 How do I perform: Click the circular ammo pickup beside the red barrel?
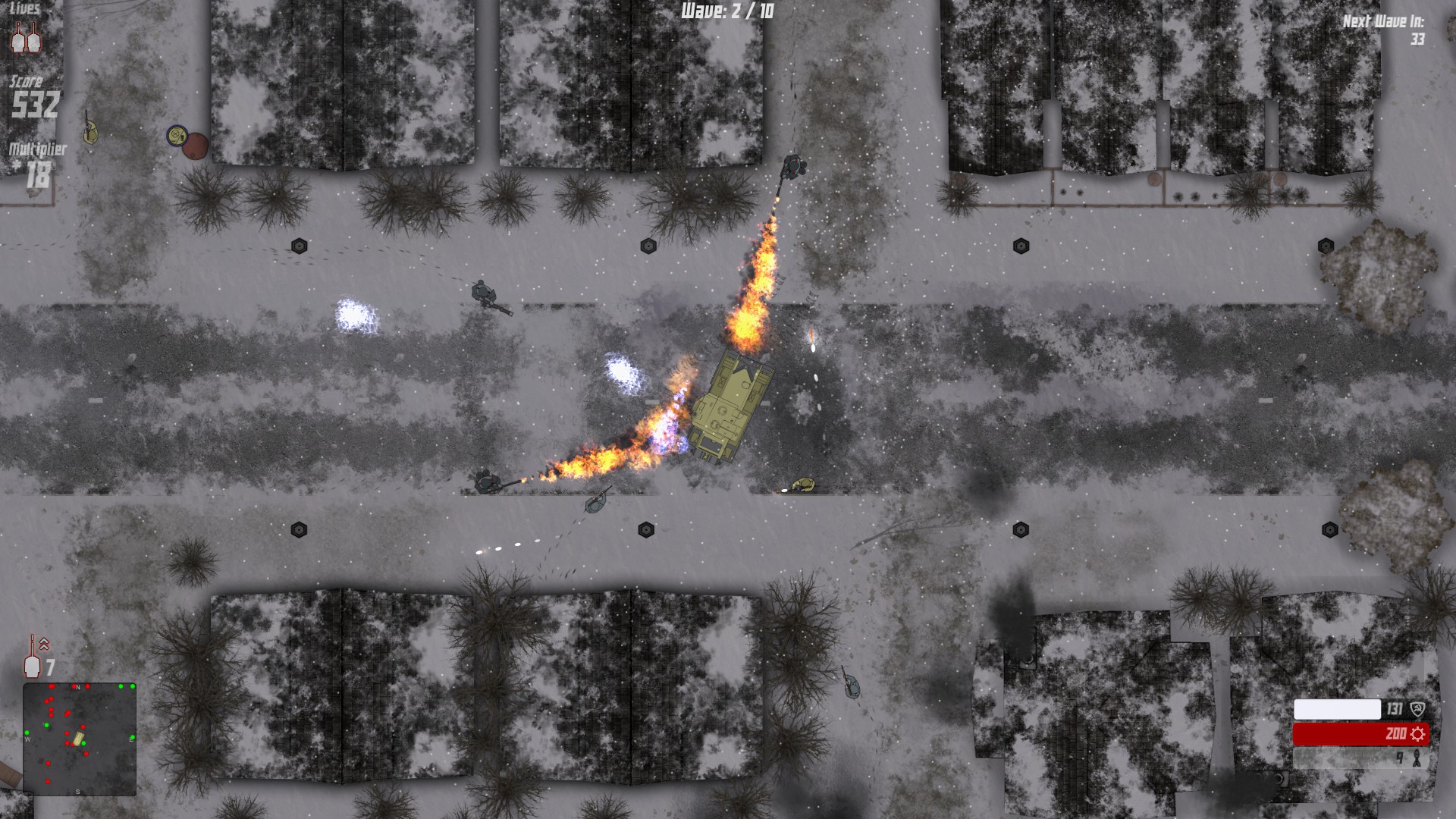coord(178,136)
